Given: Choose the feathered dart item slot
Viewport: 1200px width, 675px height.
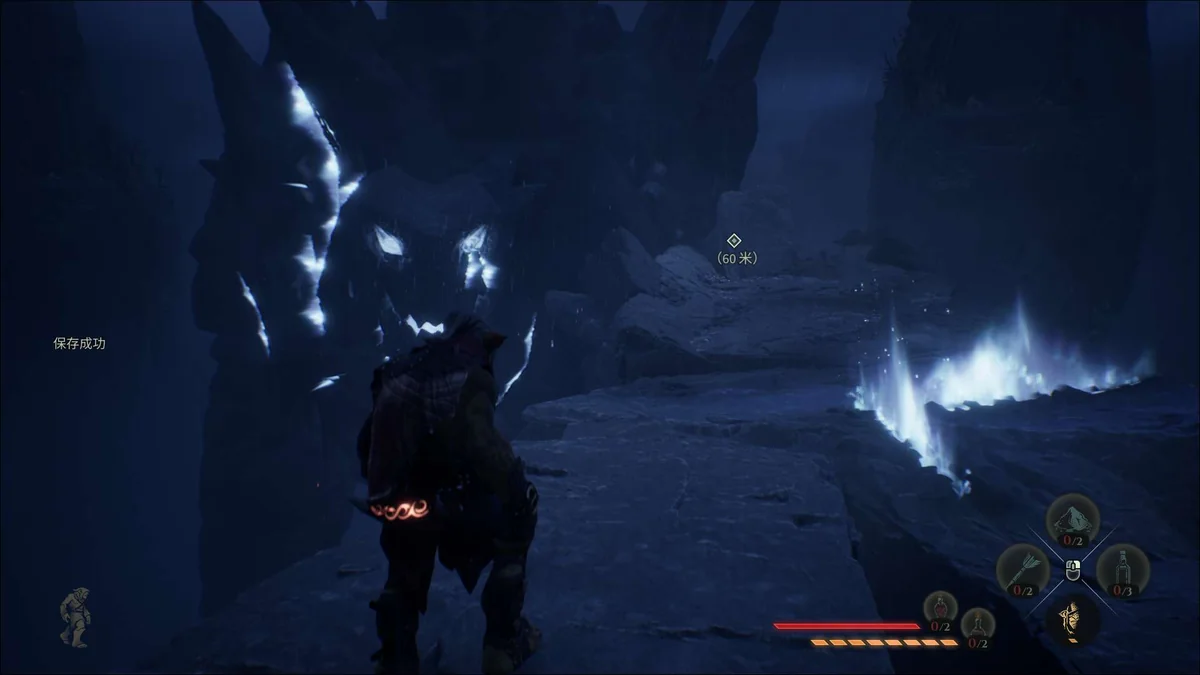Looking at the screenshot, I should tap(1022, 569).
